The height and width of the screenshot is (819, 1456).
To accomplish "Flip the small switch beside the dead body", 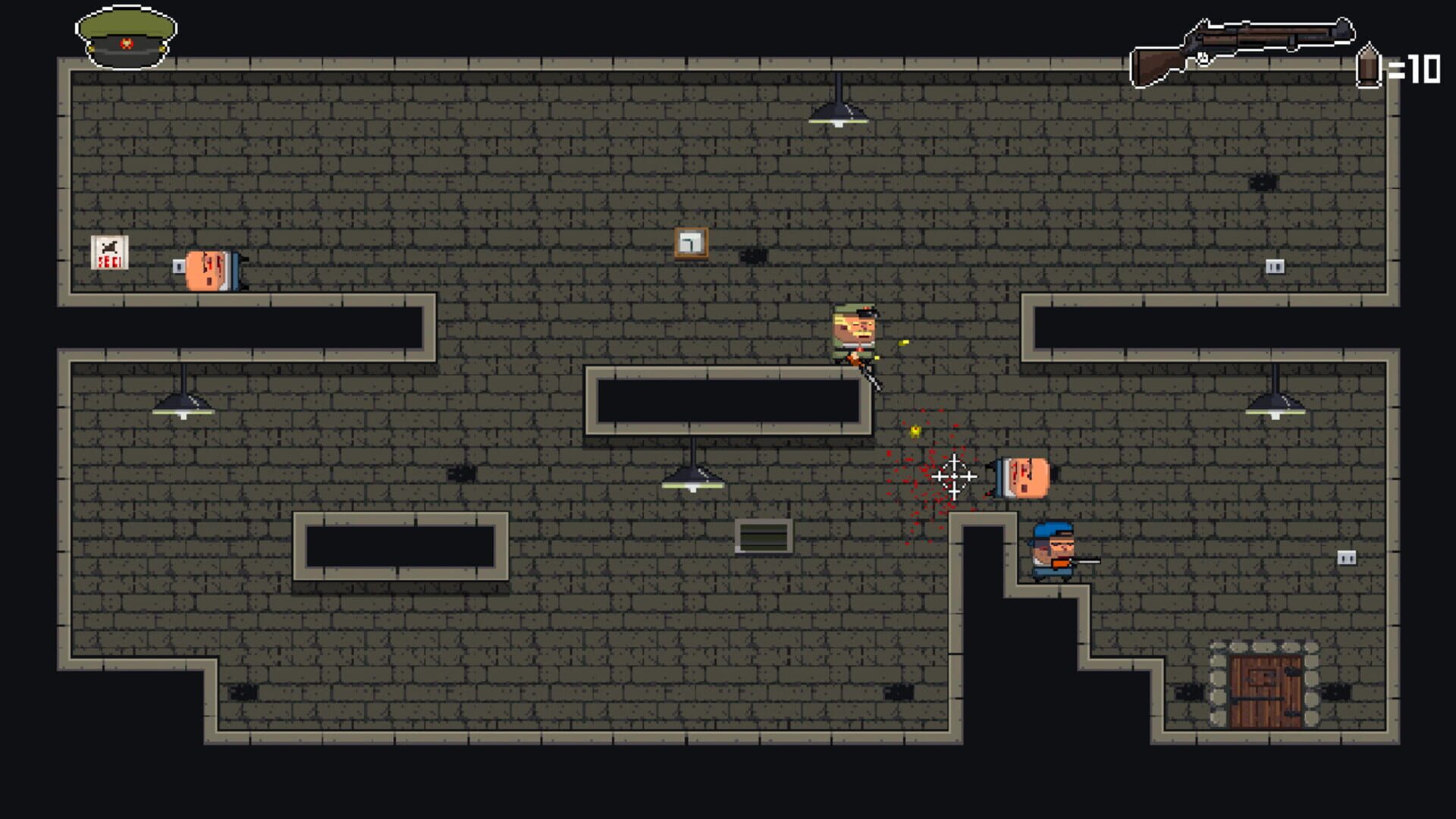I will 180,265.
